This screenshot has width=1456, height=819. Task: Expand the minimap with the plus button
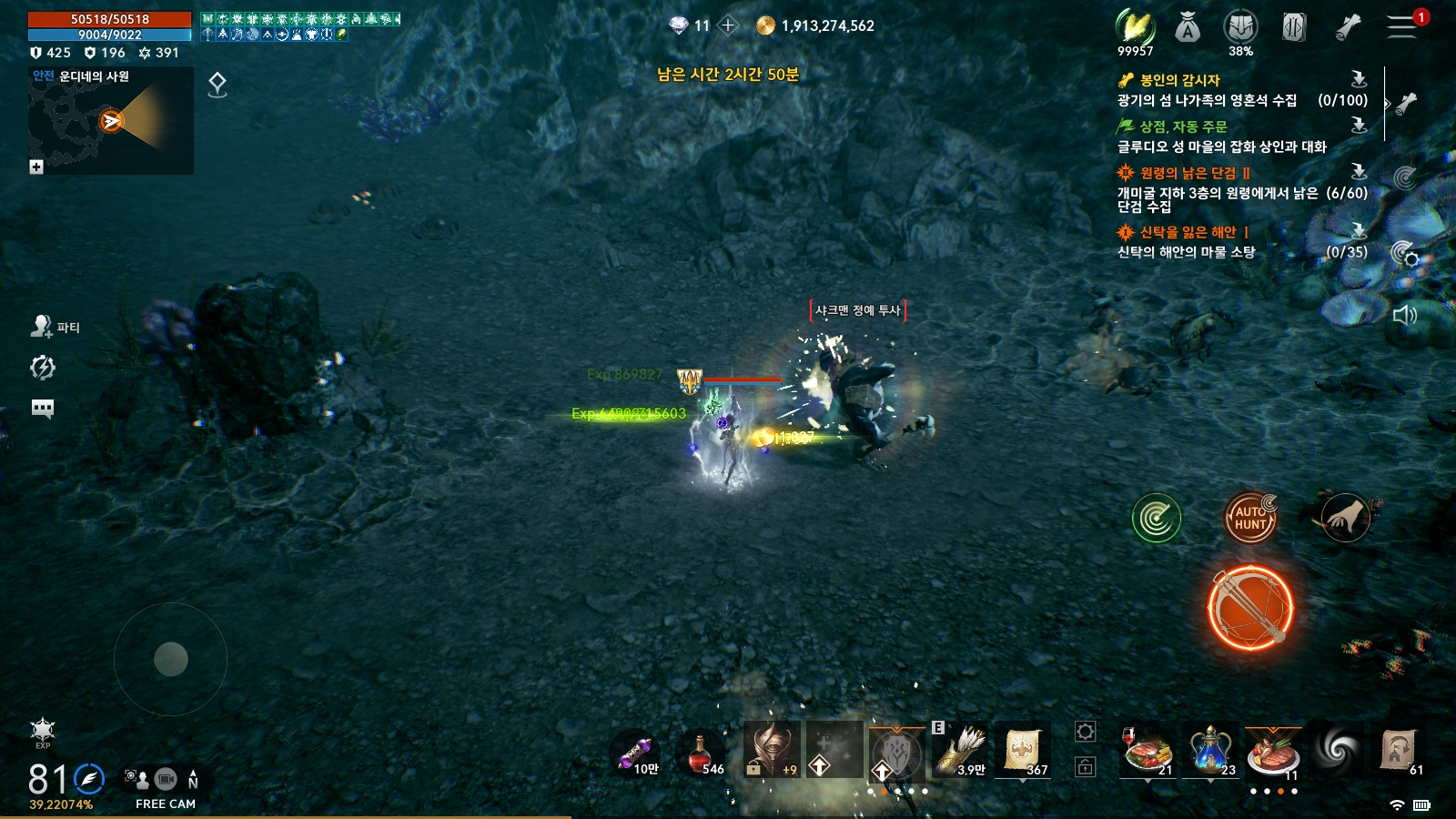(36, 167)
